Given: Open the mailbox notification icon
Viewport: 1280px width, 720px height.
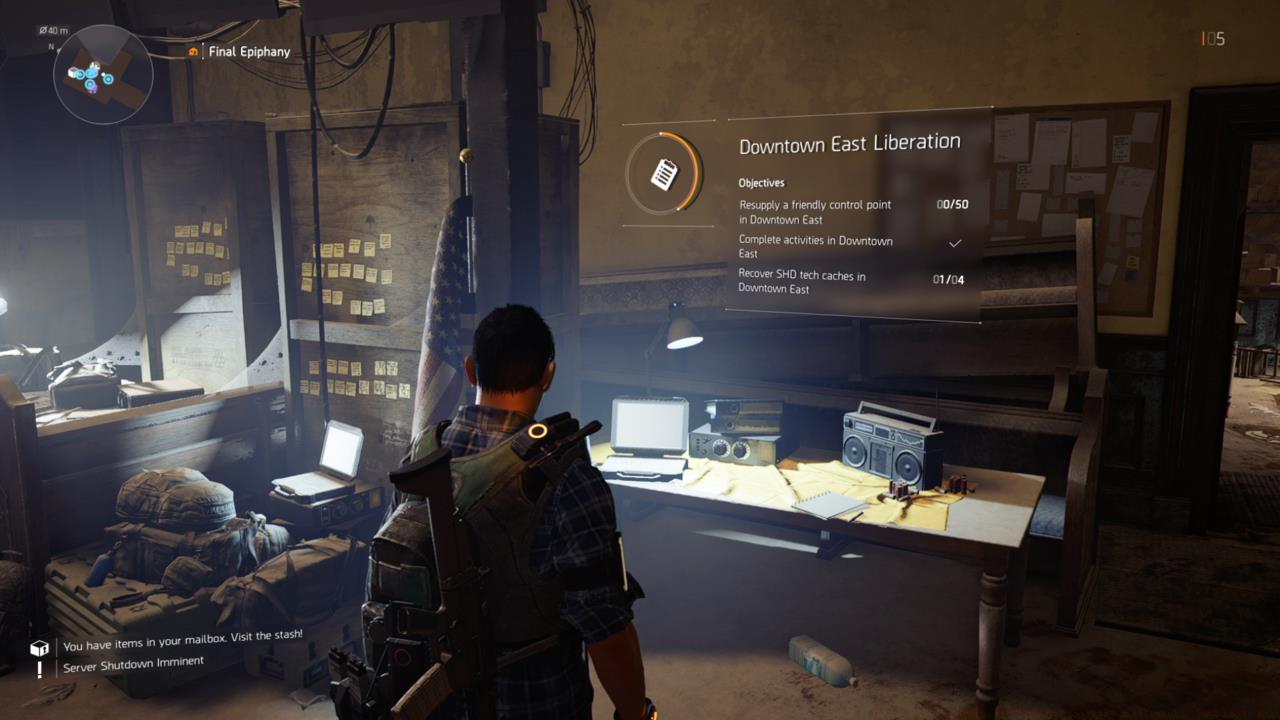Looking at the screenshot, I should (37, 645).
